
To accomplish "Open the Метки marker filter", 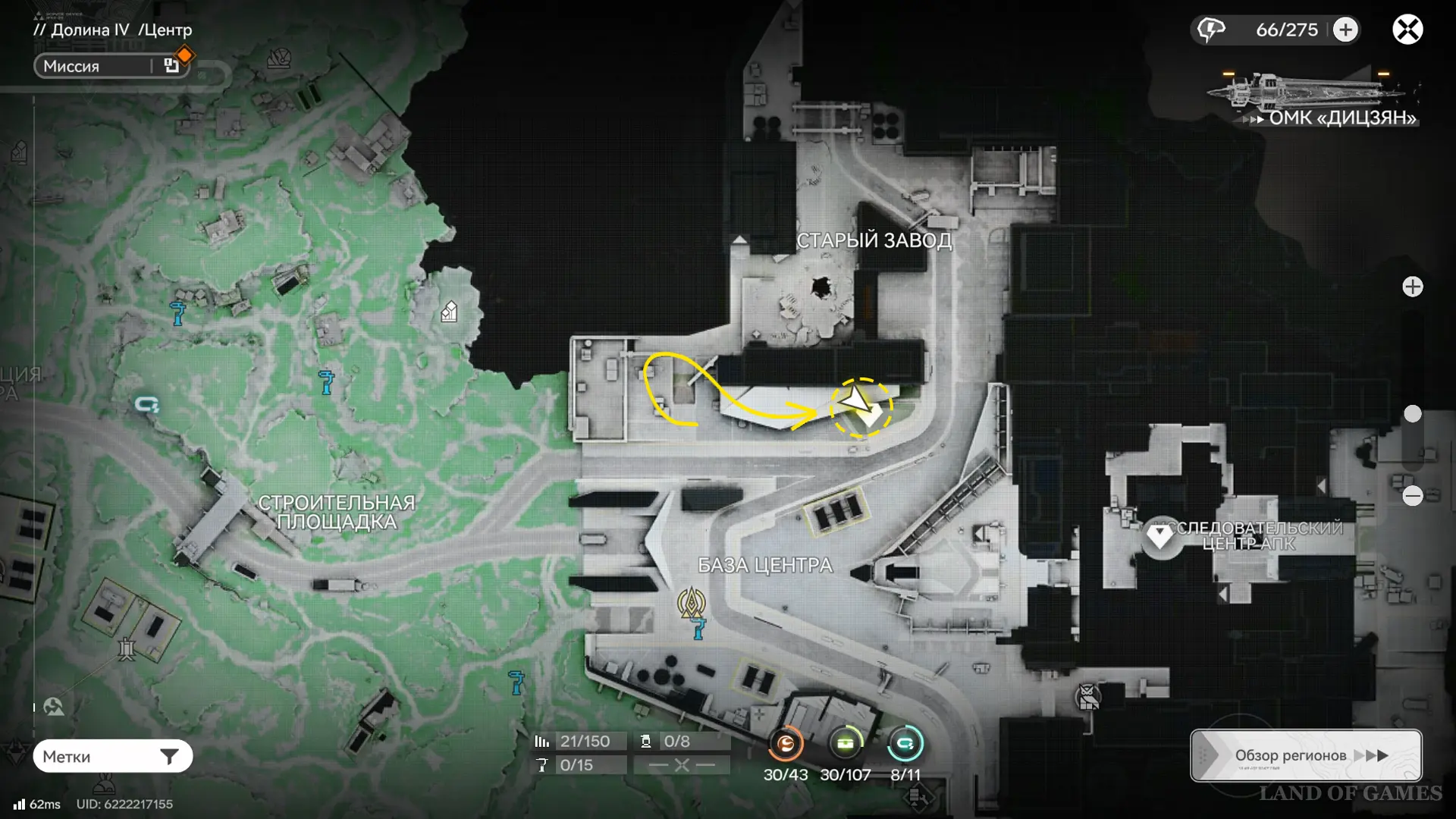I will 112,756.
